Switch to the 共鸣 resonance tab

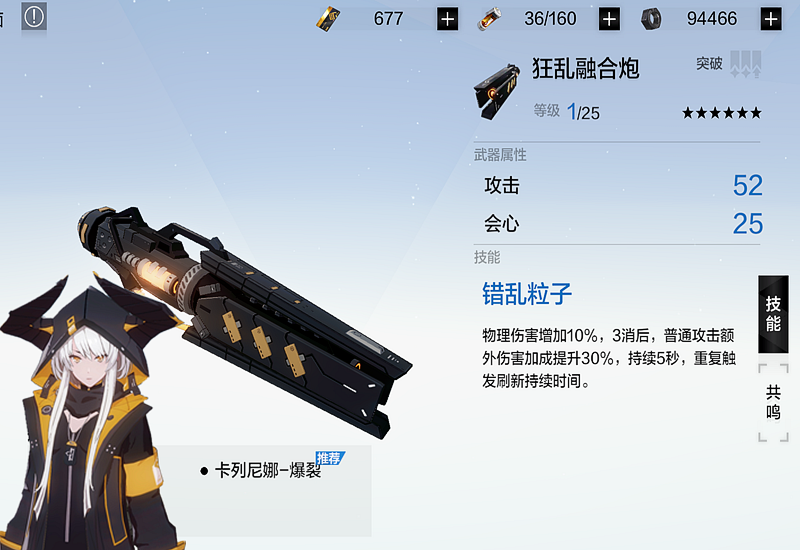pyautogui.click(x=773, y=402)
